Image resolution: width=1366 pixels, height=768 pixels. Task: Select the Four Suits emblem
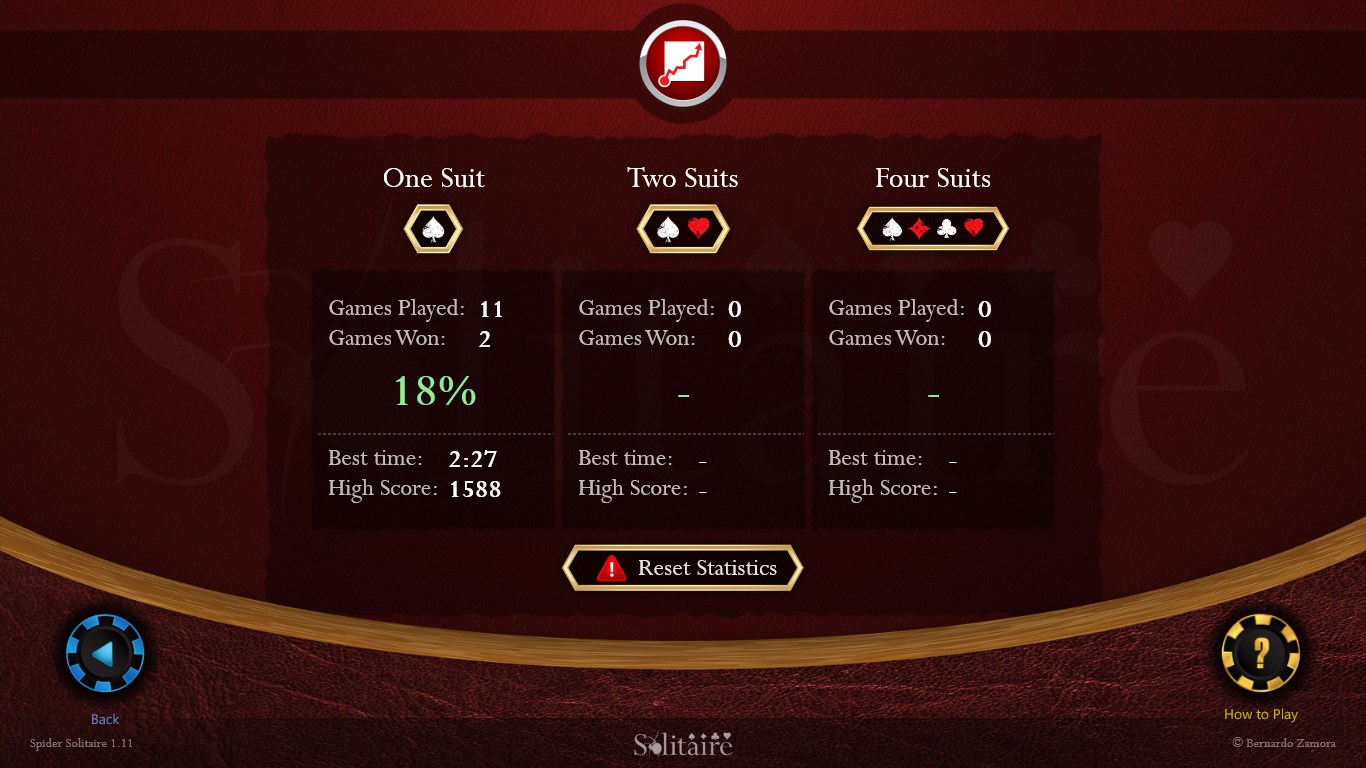pos(932,228)
